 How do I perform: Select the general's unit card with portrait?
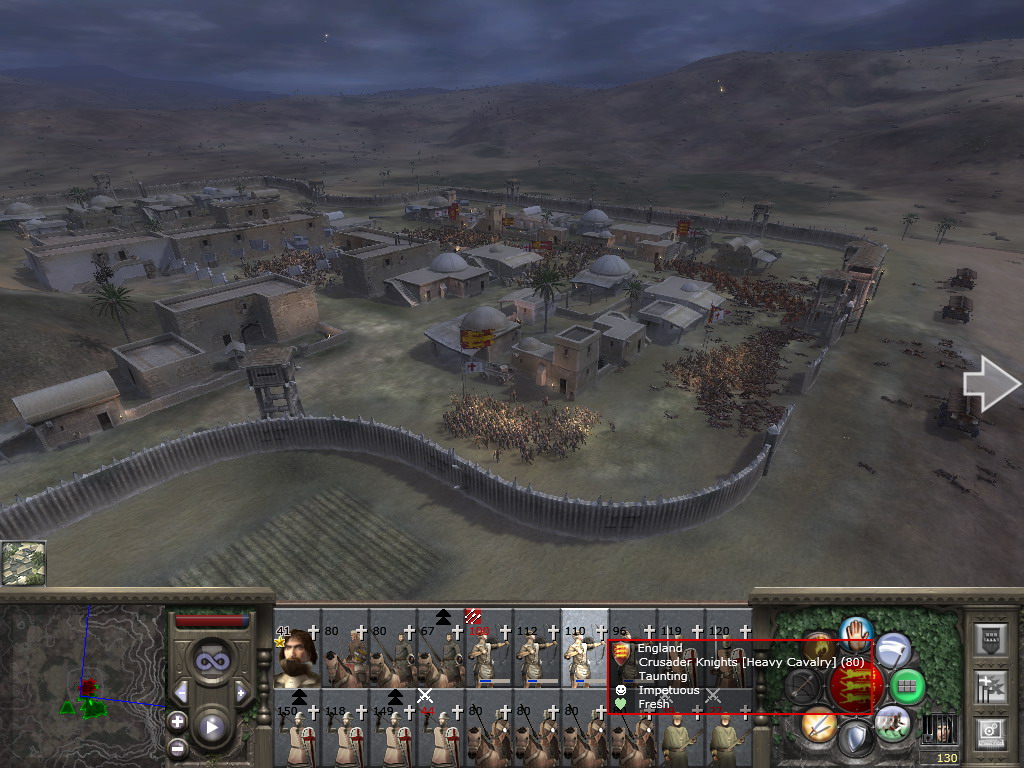tap(297, 657)
